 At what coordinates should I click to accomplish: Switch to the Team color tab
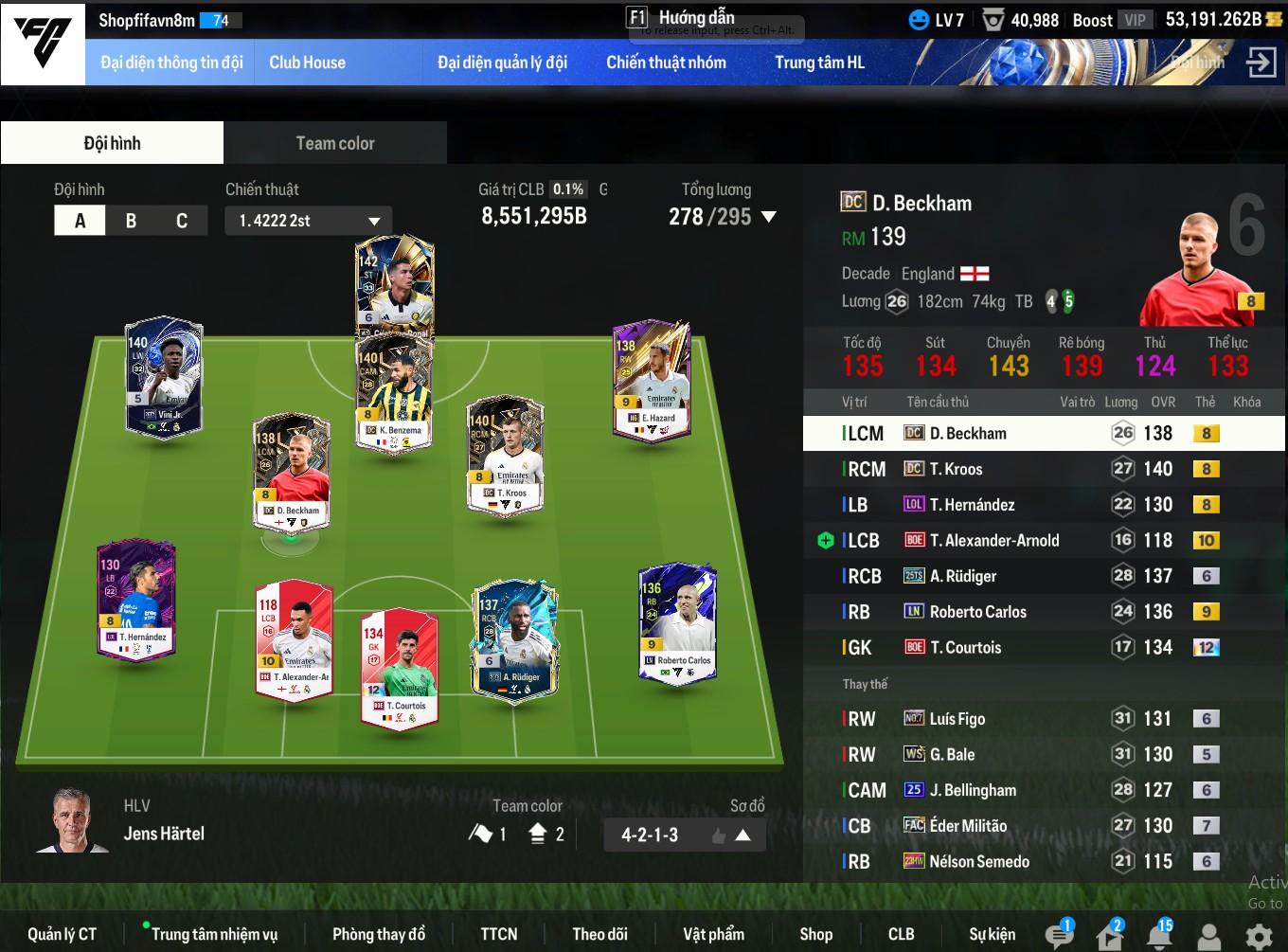click(x=334, y=143)
